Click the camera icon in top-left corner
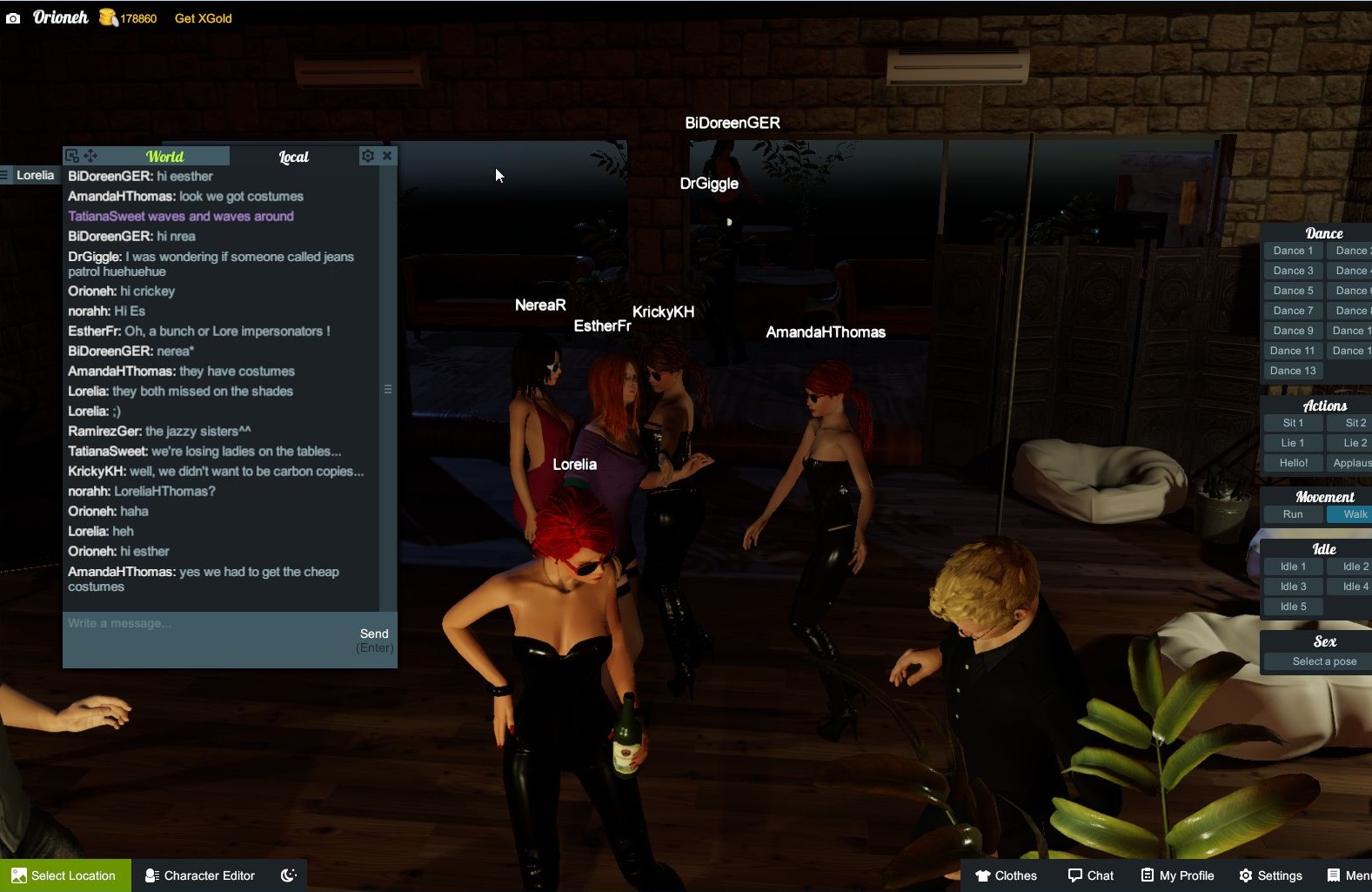Image resolution: width=1372 pixels, height=892 pixels. [x=13, y=17]
